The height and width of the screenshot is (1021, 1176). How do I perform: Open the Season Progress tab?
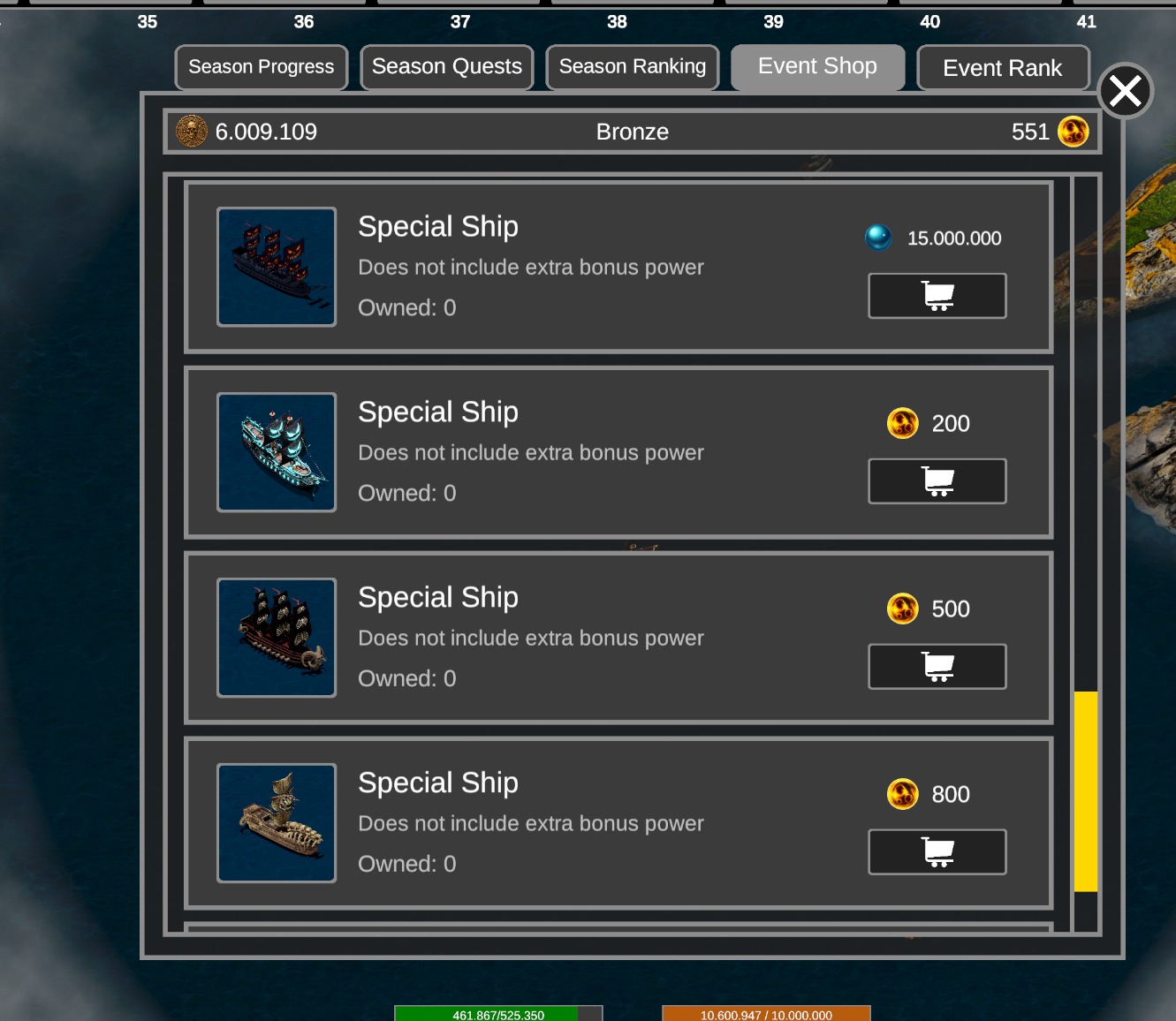pyautogui.click(x=262, y=67)
